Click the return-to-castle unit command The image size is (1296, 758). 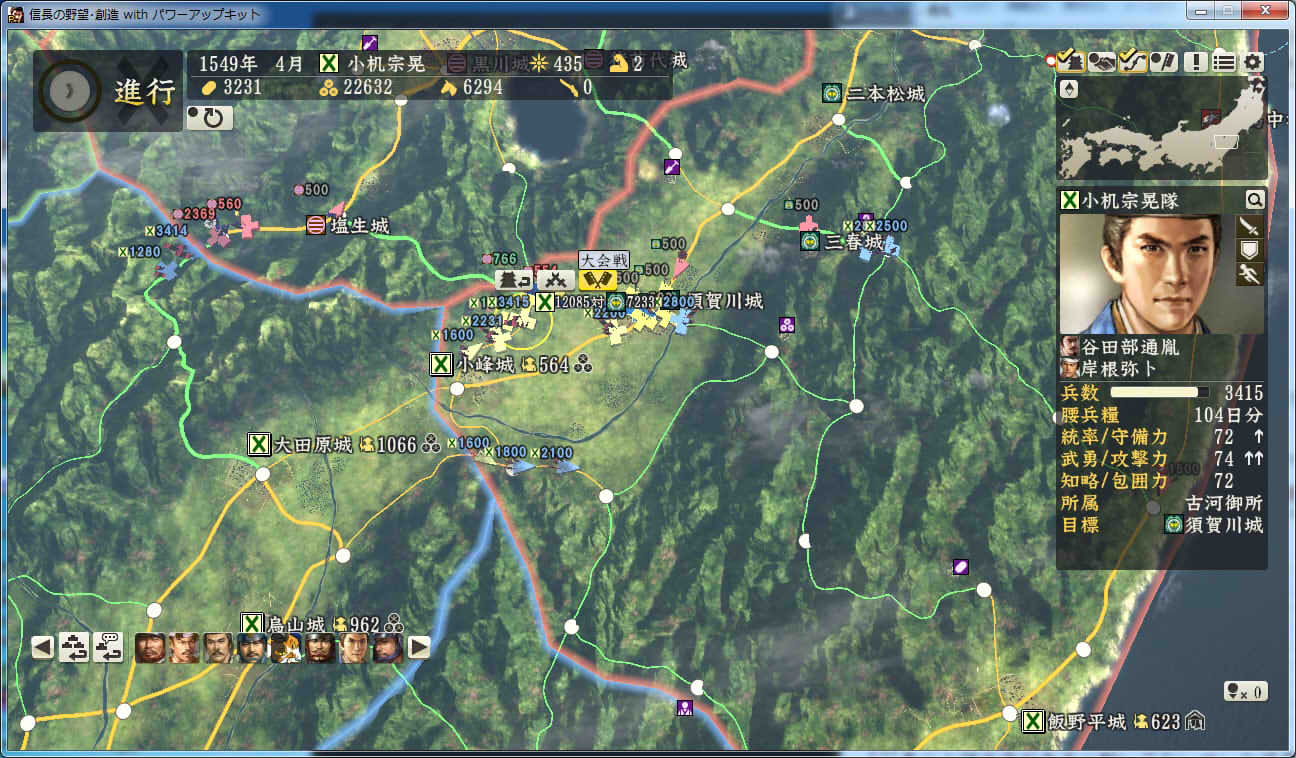click(x=516, y=280)
